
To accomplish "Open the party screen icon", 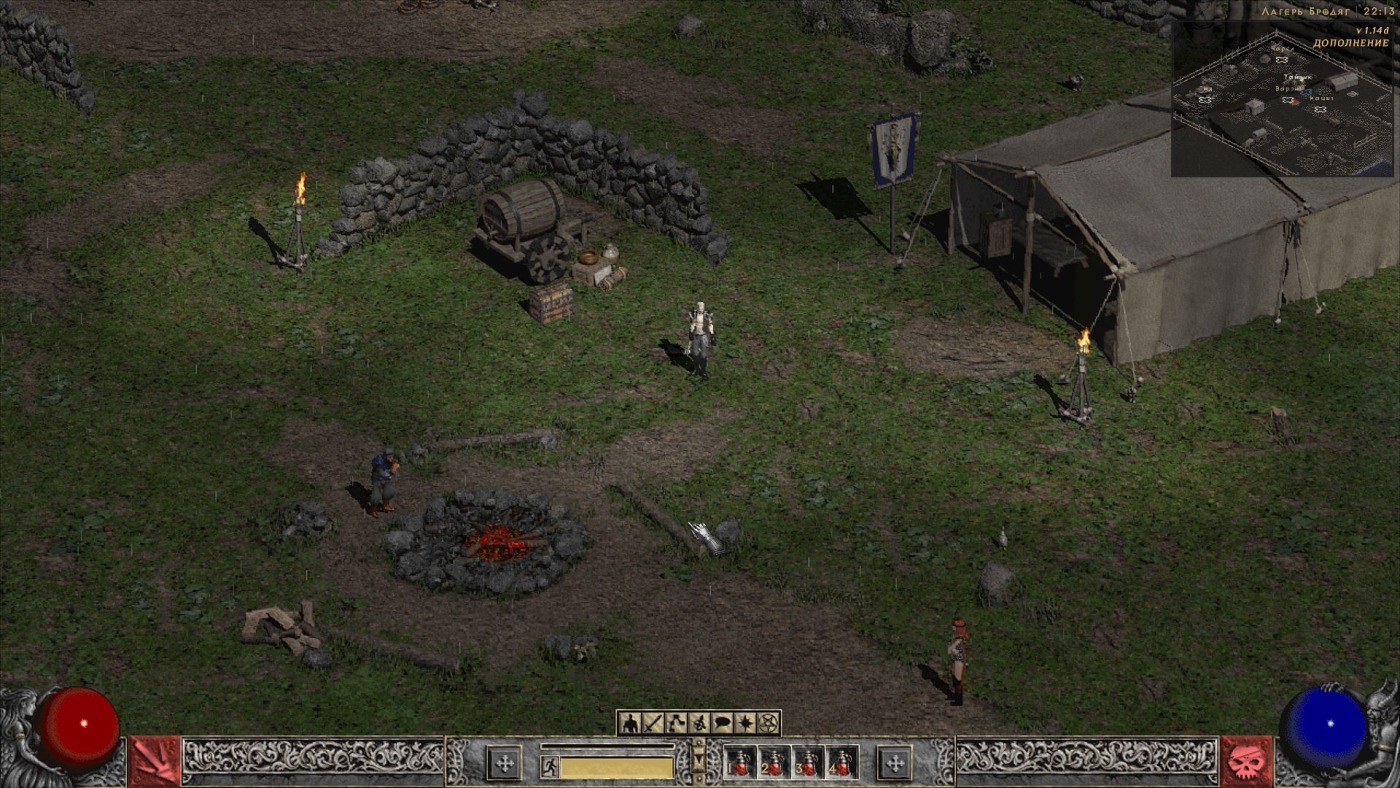I will [699, 722].
